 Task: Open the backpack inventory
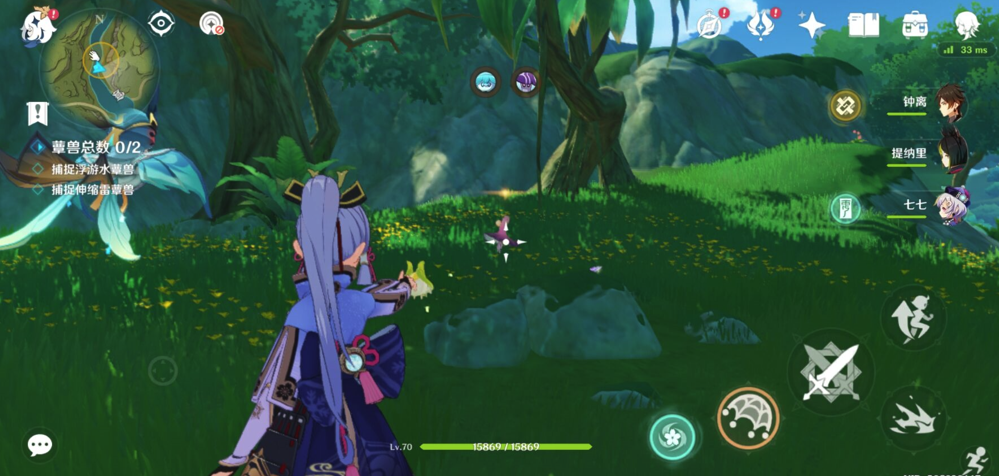pos(914,26)
